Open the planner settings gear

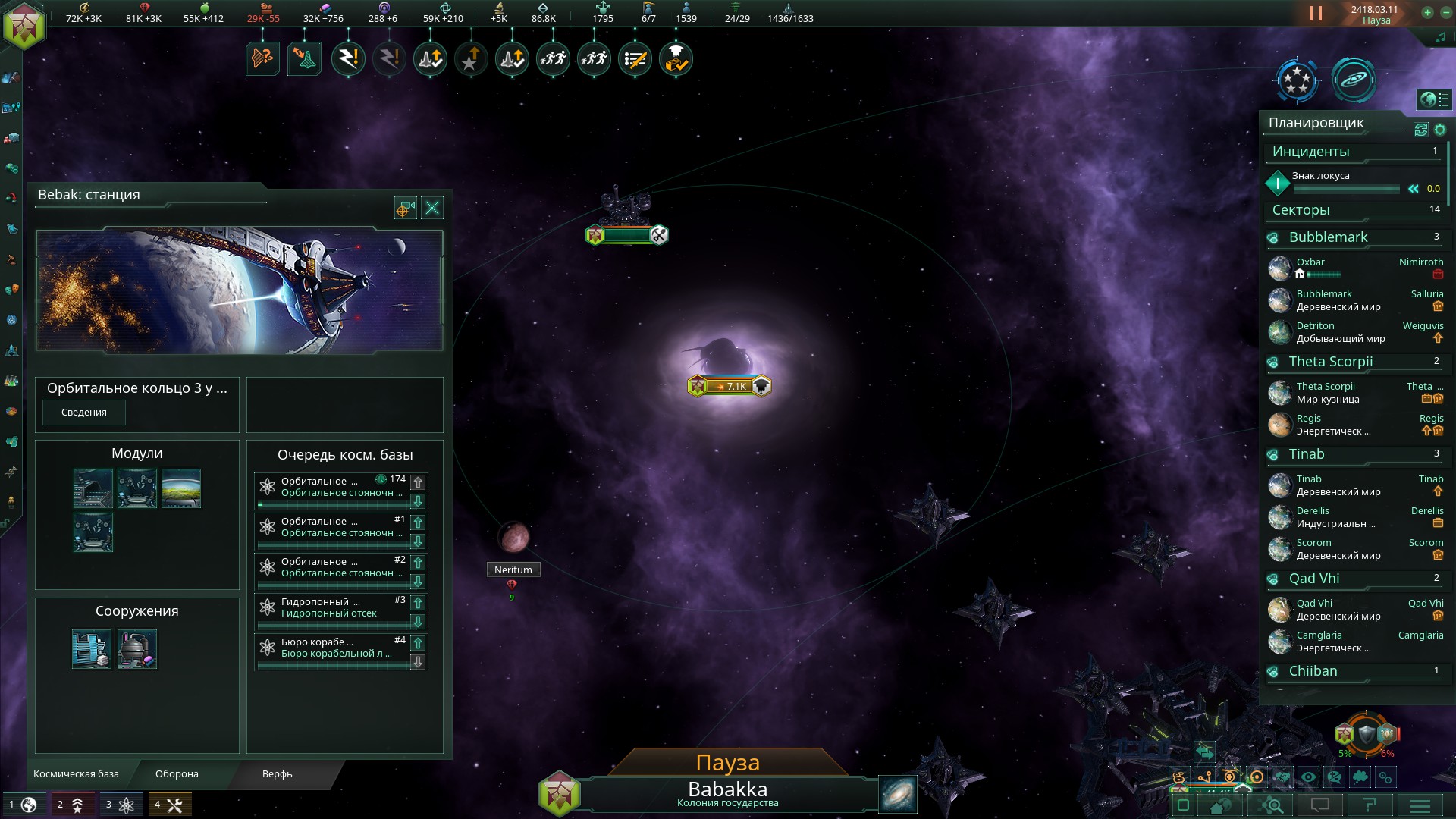(x=1440, y=130)
